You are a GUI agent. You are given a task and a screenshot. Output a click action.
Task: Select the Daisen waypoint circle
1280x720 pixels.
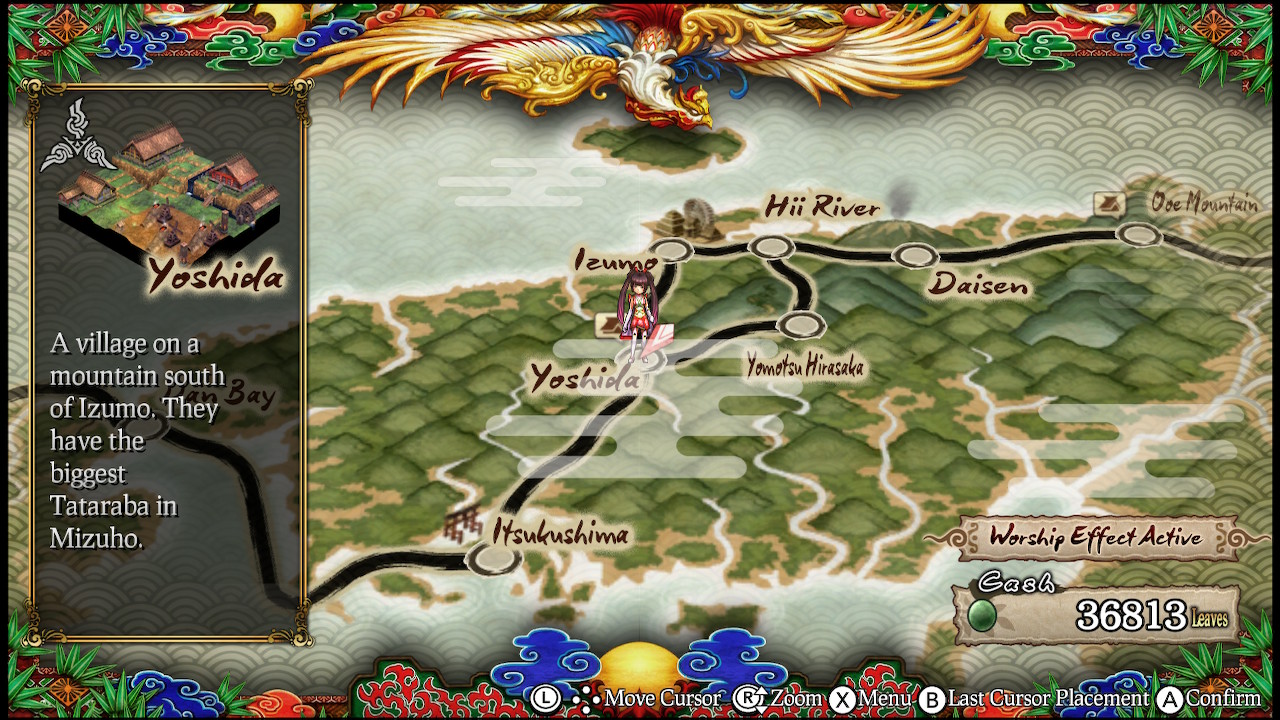914,255
